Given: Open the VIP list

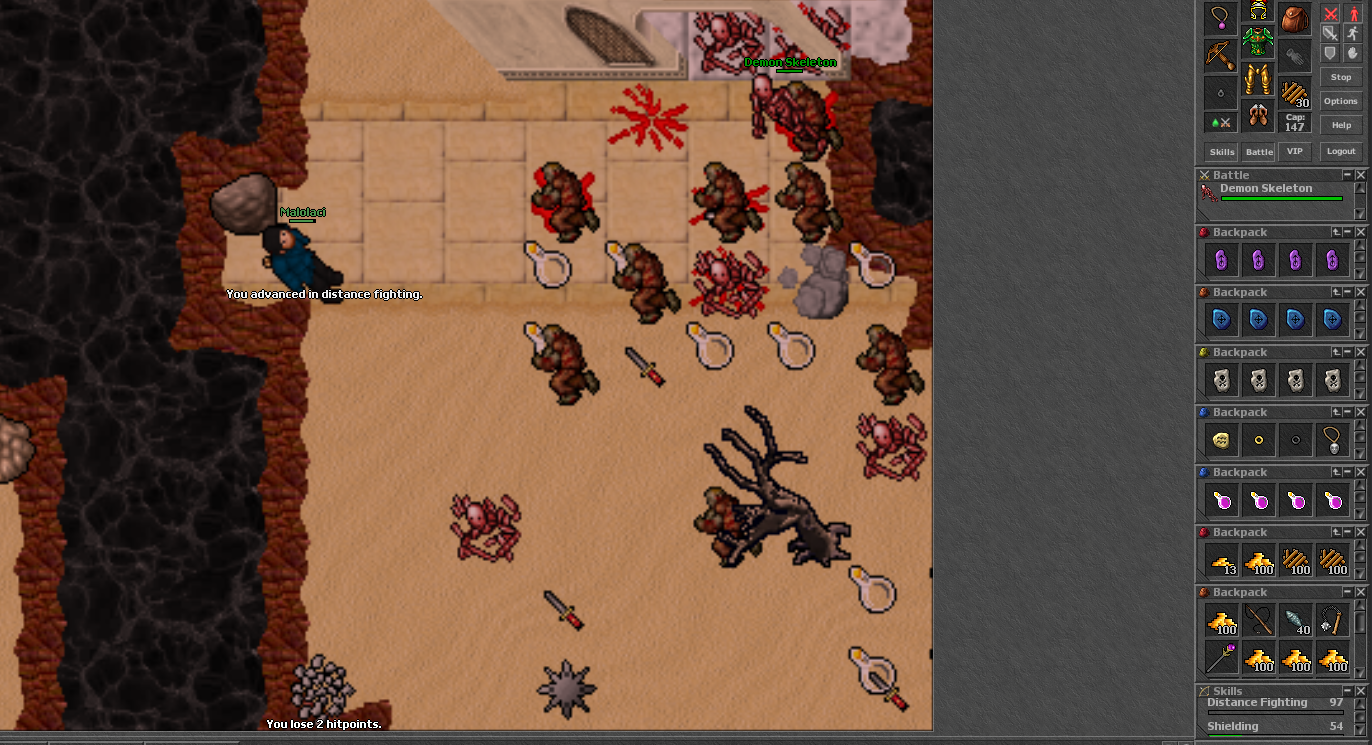Looking at the screenshot, I should (1295, 152).
